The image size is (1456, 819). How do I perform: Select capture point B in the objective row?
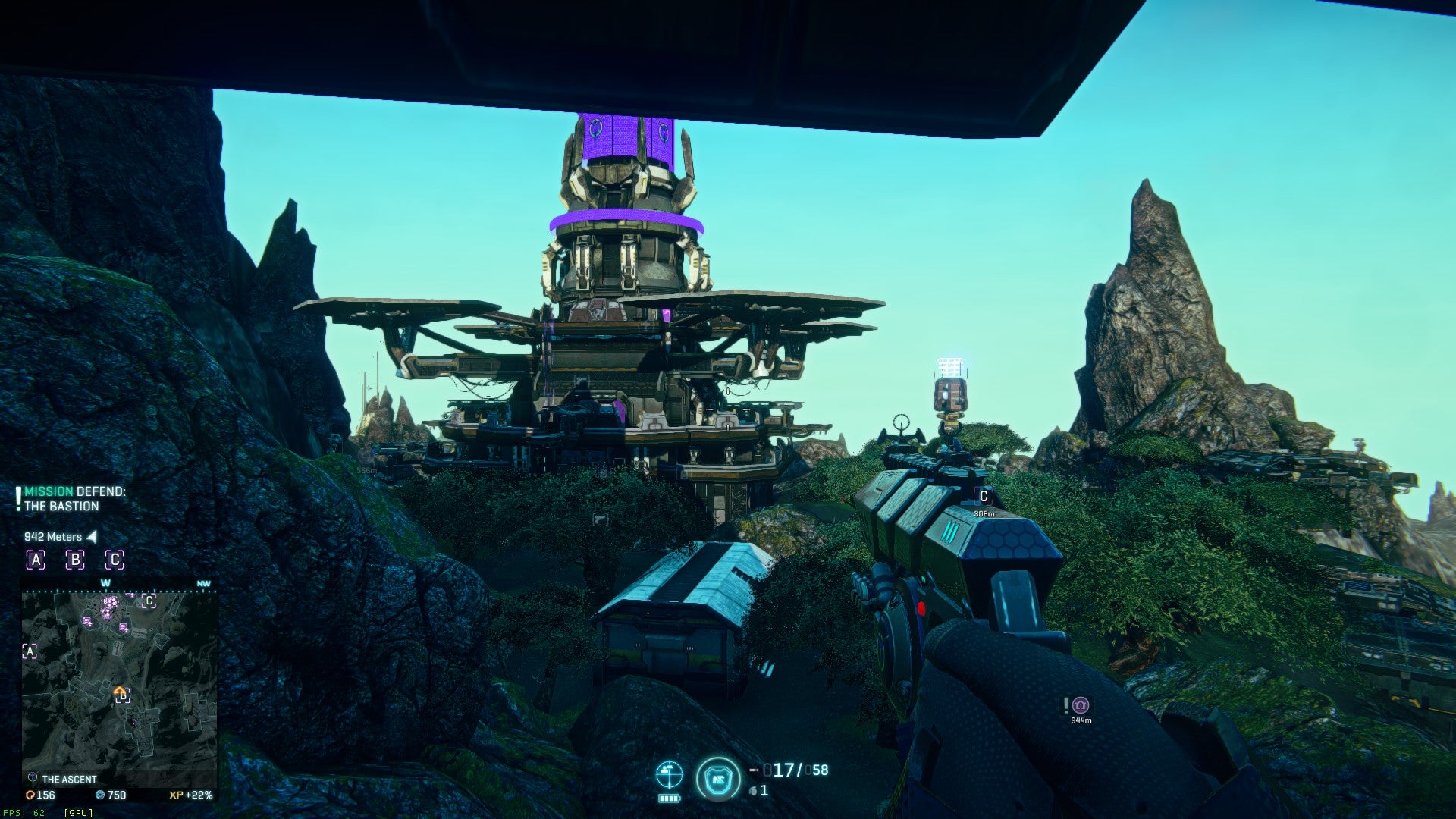point(74,560)
